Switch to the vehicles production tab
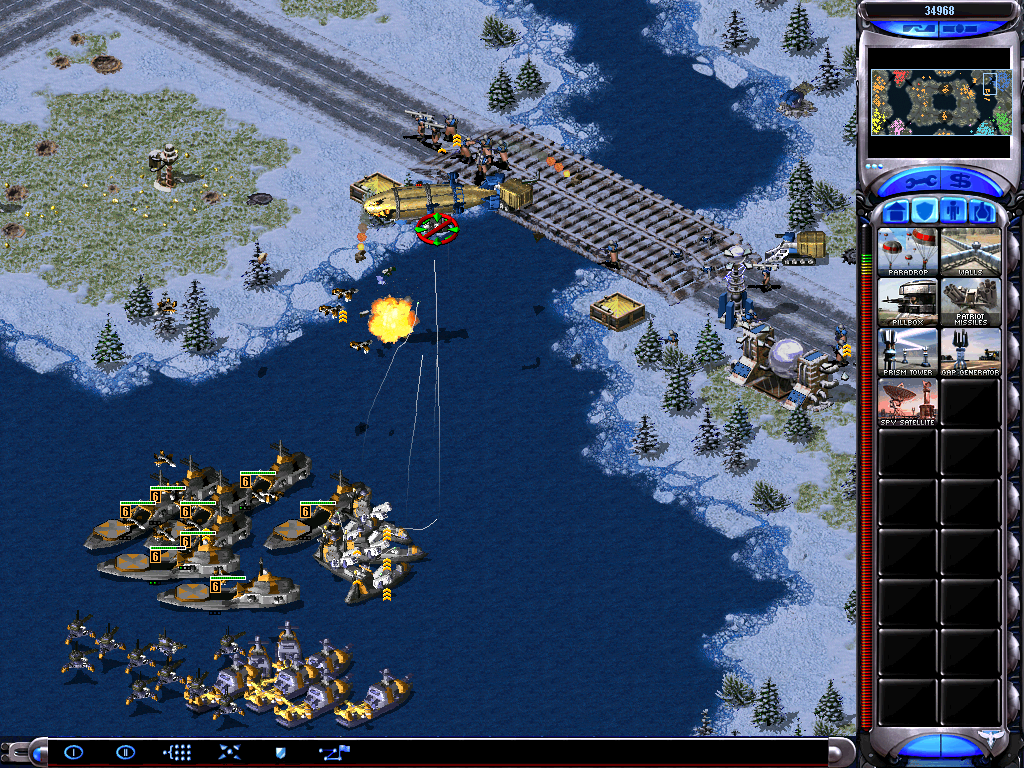This screenshot has height=768, width=1024. point(982,212)
